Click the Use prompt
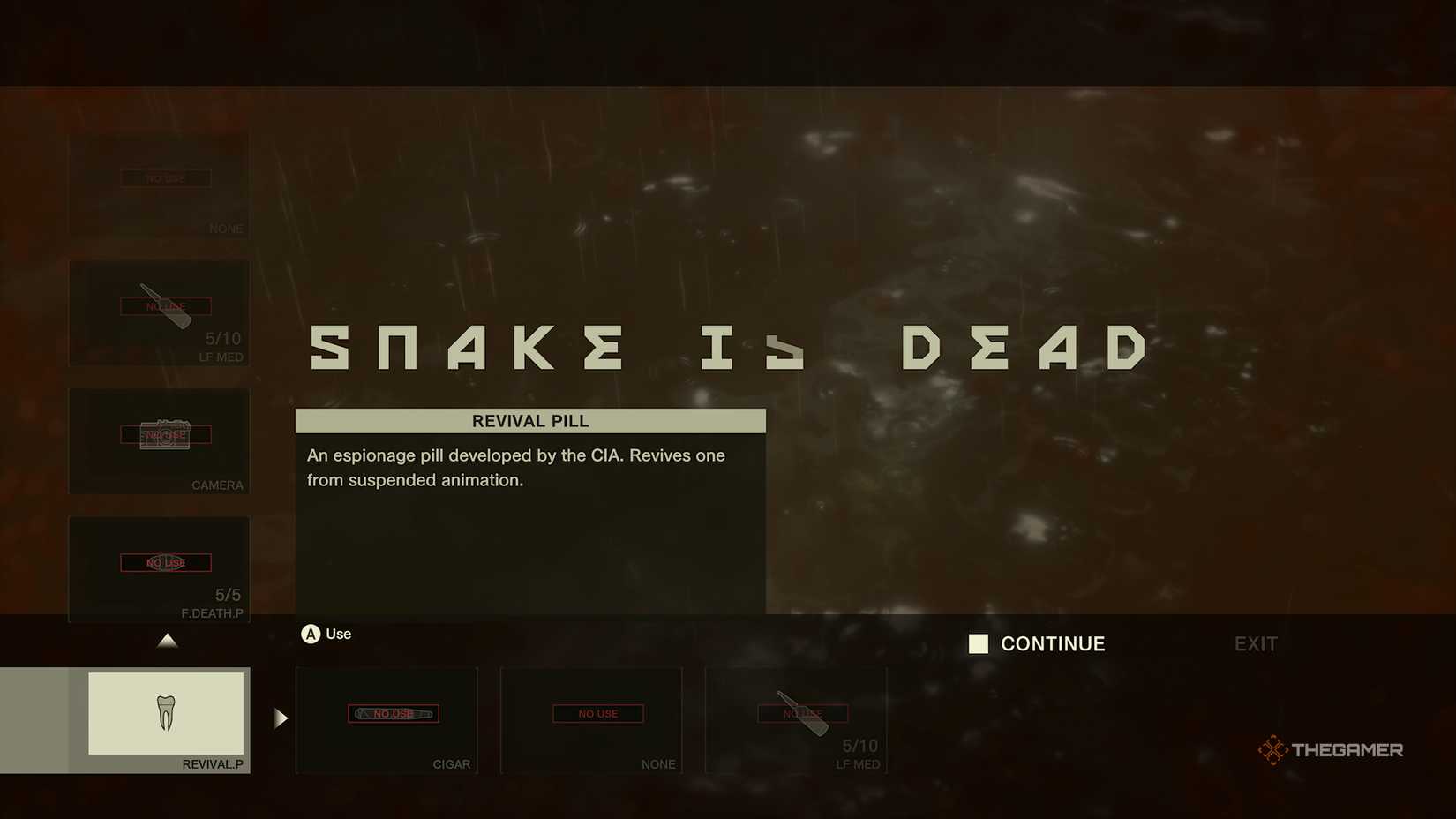Screen dimensions: 1456x819 click(338, 634)
